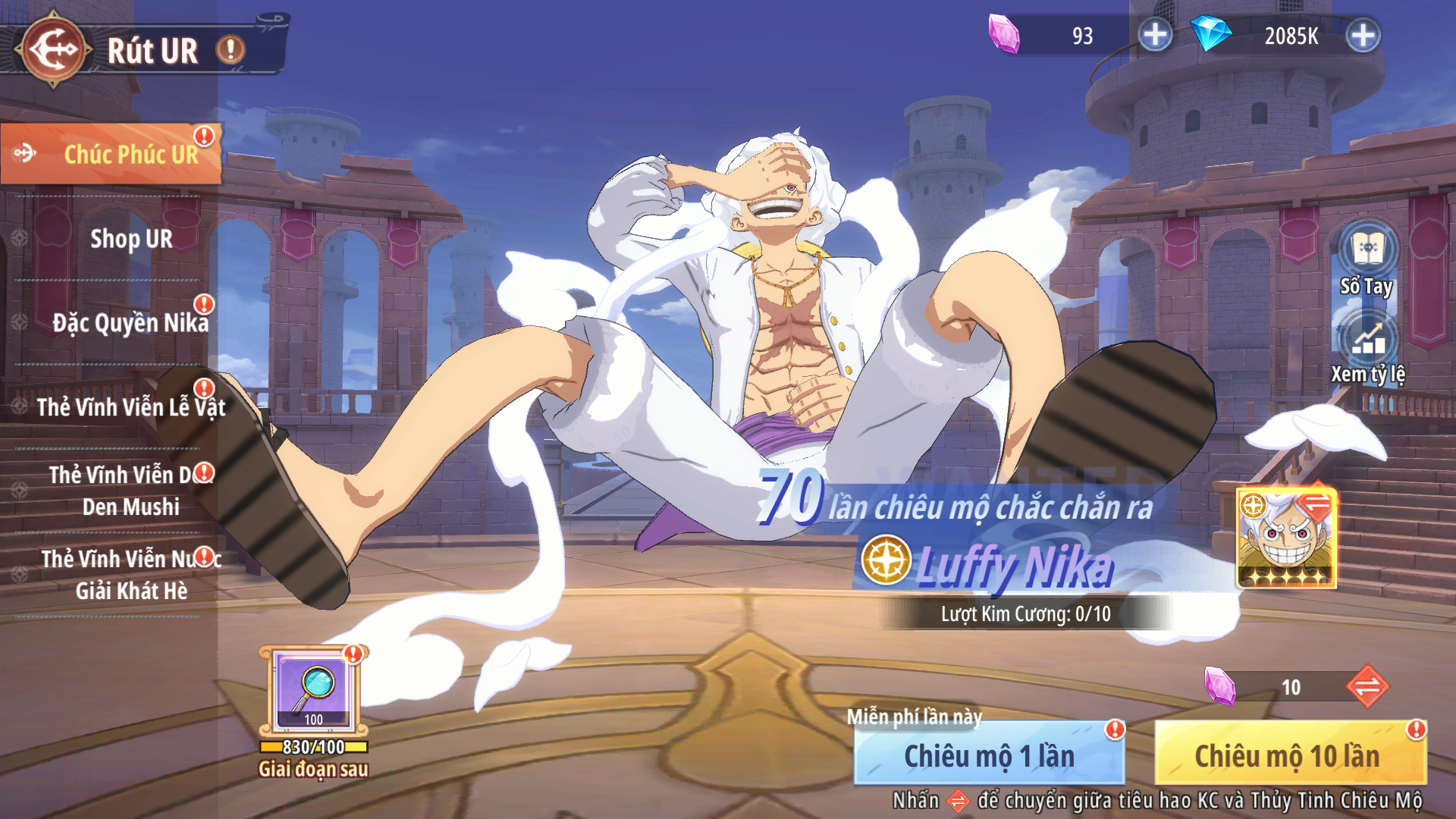Open the Sổ Tay handbook
Viewport: 1456px width, 819px height.
click(1367, 259)
